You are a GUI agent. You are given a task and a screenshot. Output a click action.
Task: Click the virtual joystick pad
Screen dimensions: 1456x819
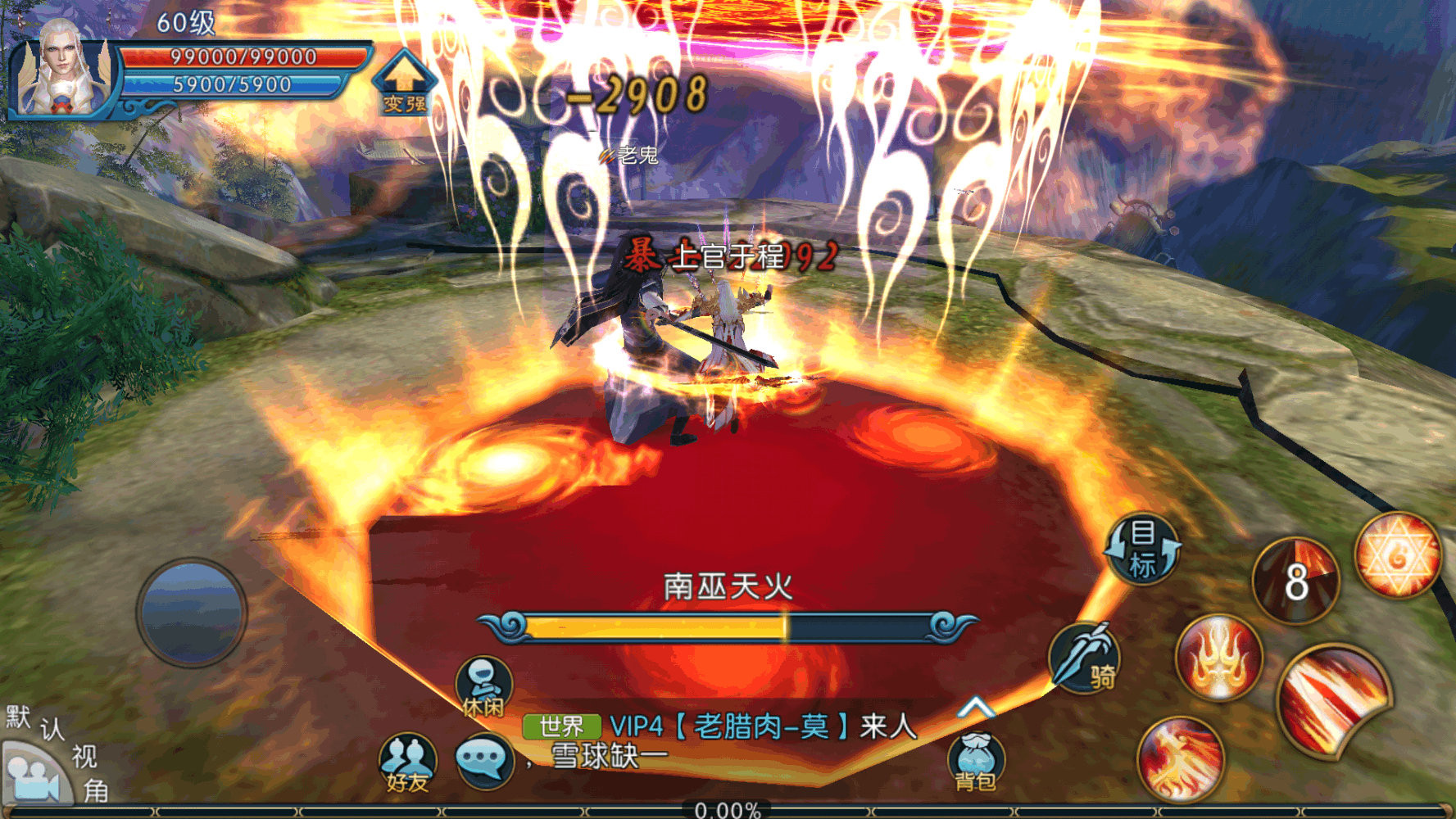(192, 613)
